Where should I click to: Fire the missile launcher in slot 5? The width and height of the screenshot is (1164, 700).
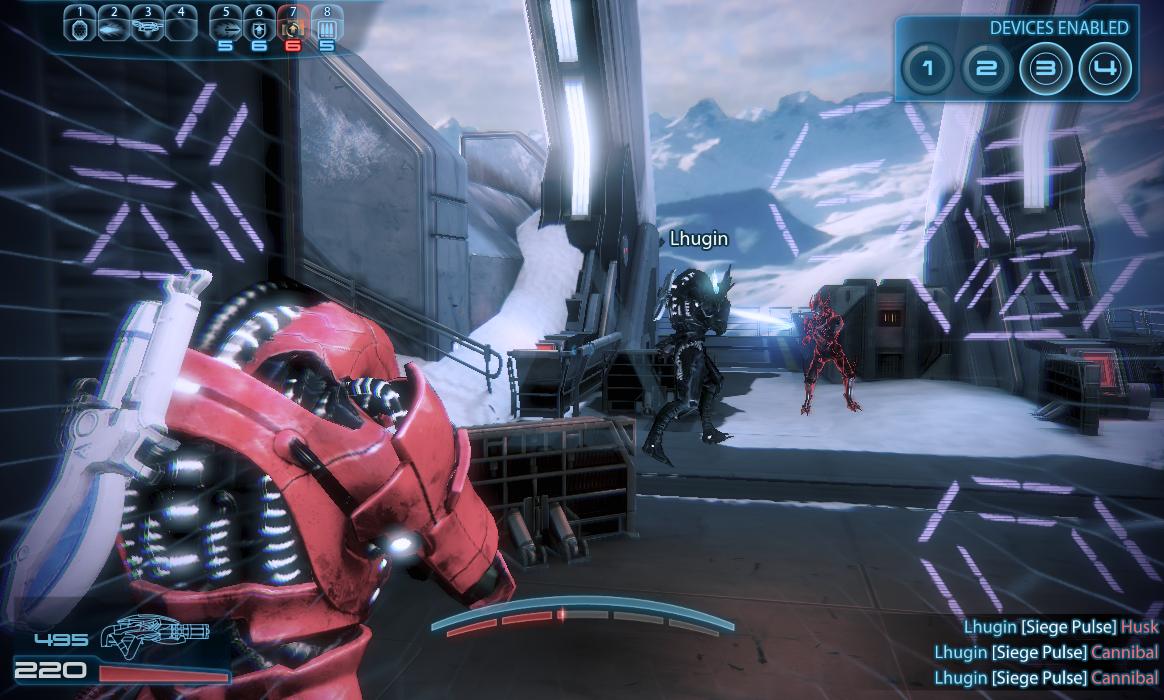tap(226, 28)
